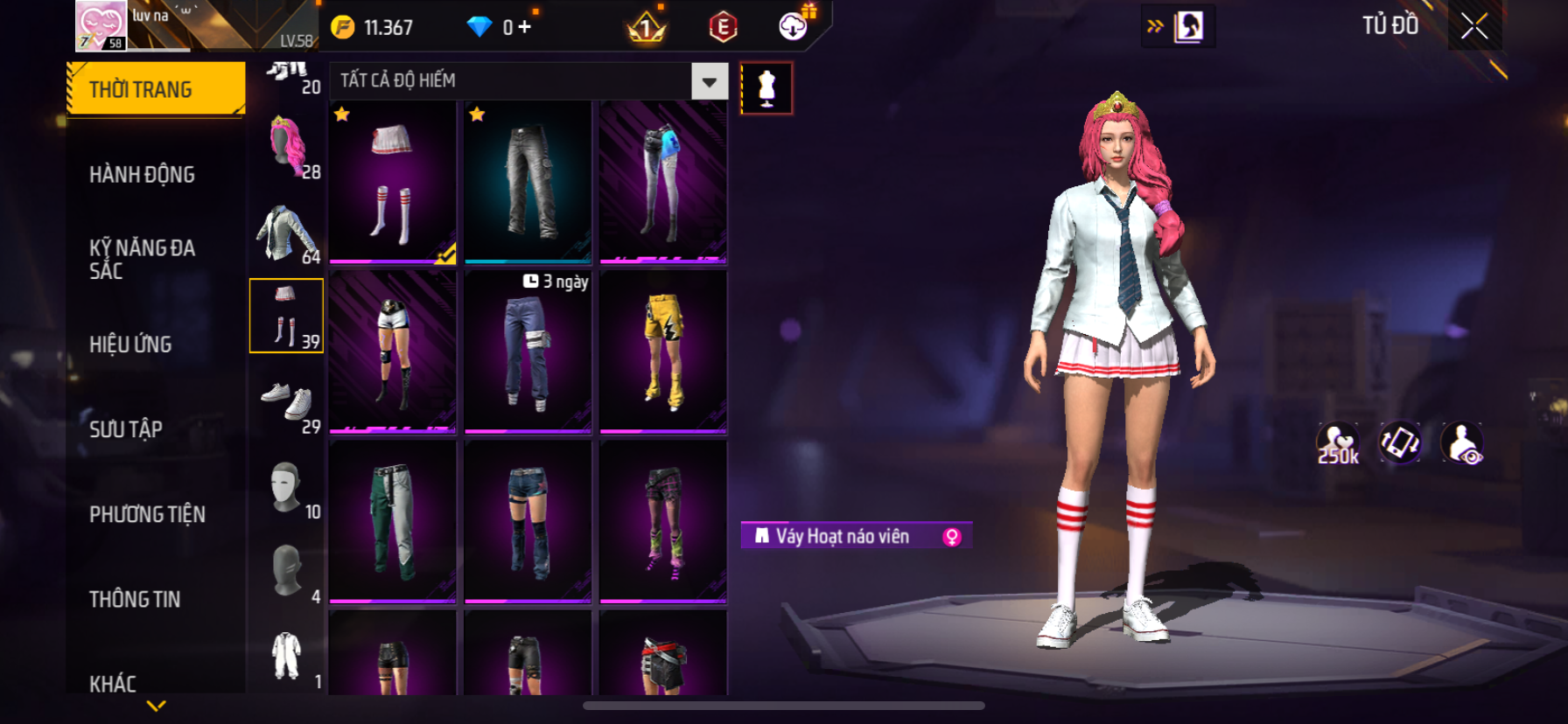This screenshot has height=724, width=1568.
Task: Pick the yellow lightning shorts
Action: [663, 352]
